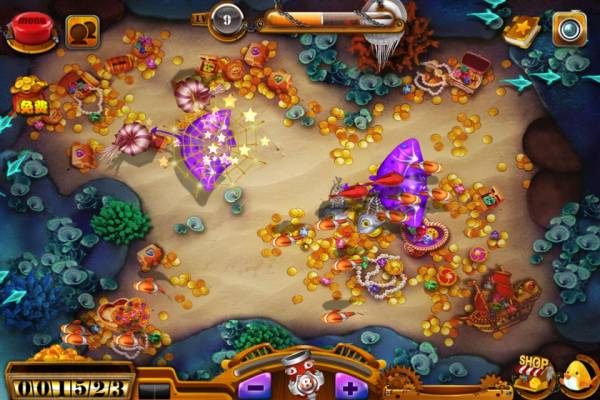
Task: Open the red Menu button
Action: click(30, 31)
